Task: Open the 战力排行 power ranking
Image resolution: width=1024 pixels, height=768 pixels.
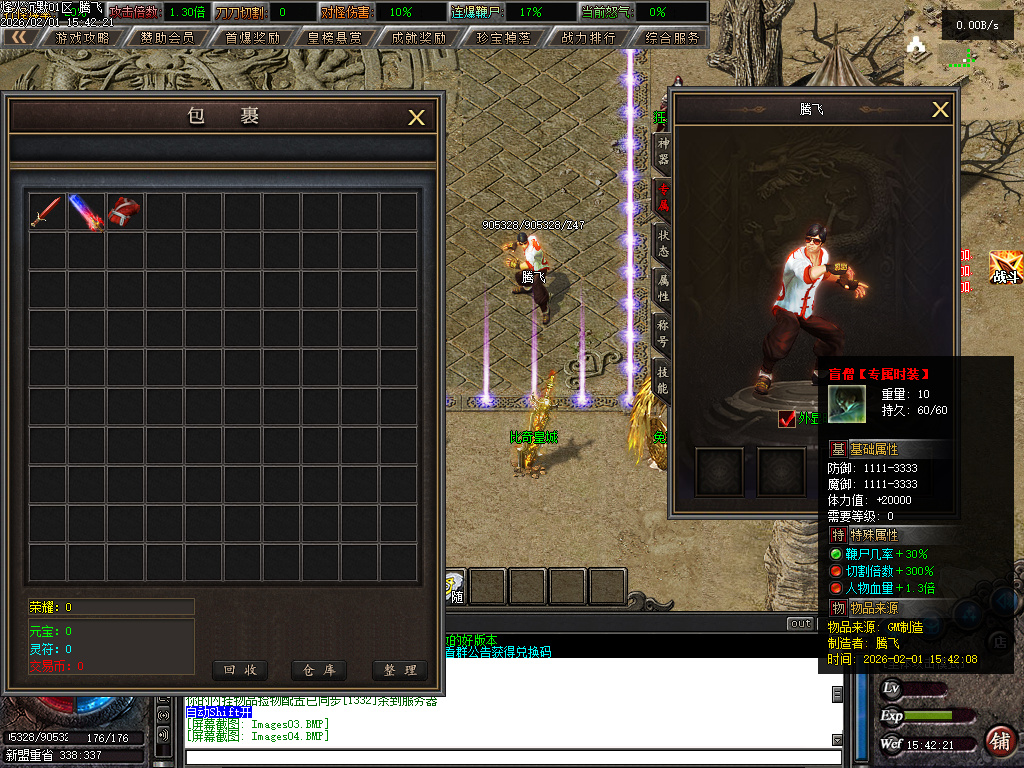Action: coord(588,37)
